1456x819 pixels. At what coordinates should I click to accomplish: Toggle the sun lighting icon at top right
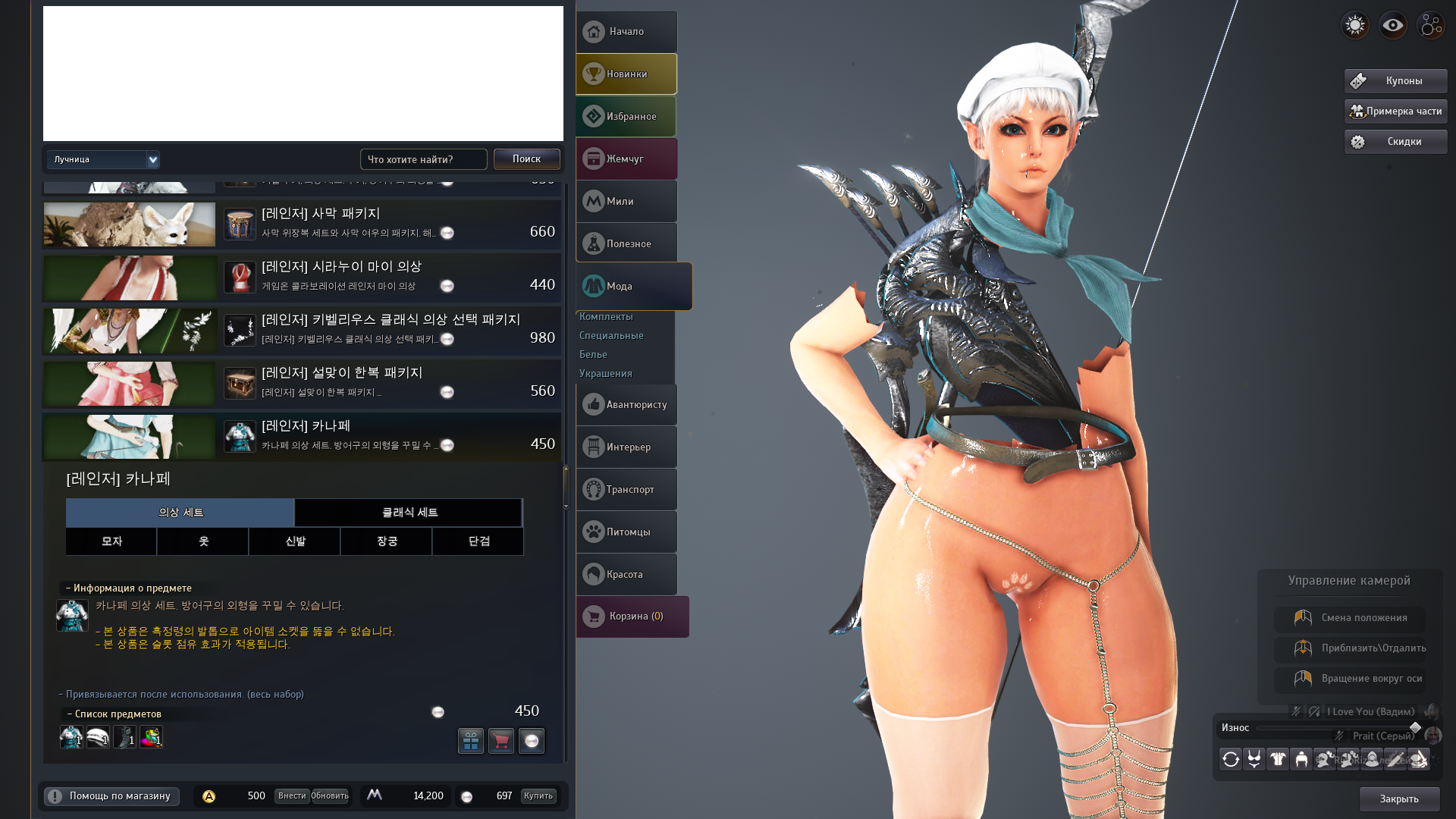1354,25
